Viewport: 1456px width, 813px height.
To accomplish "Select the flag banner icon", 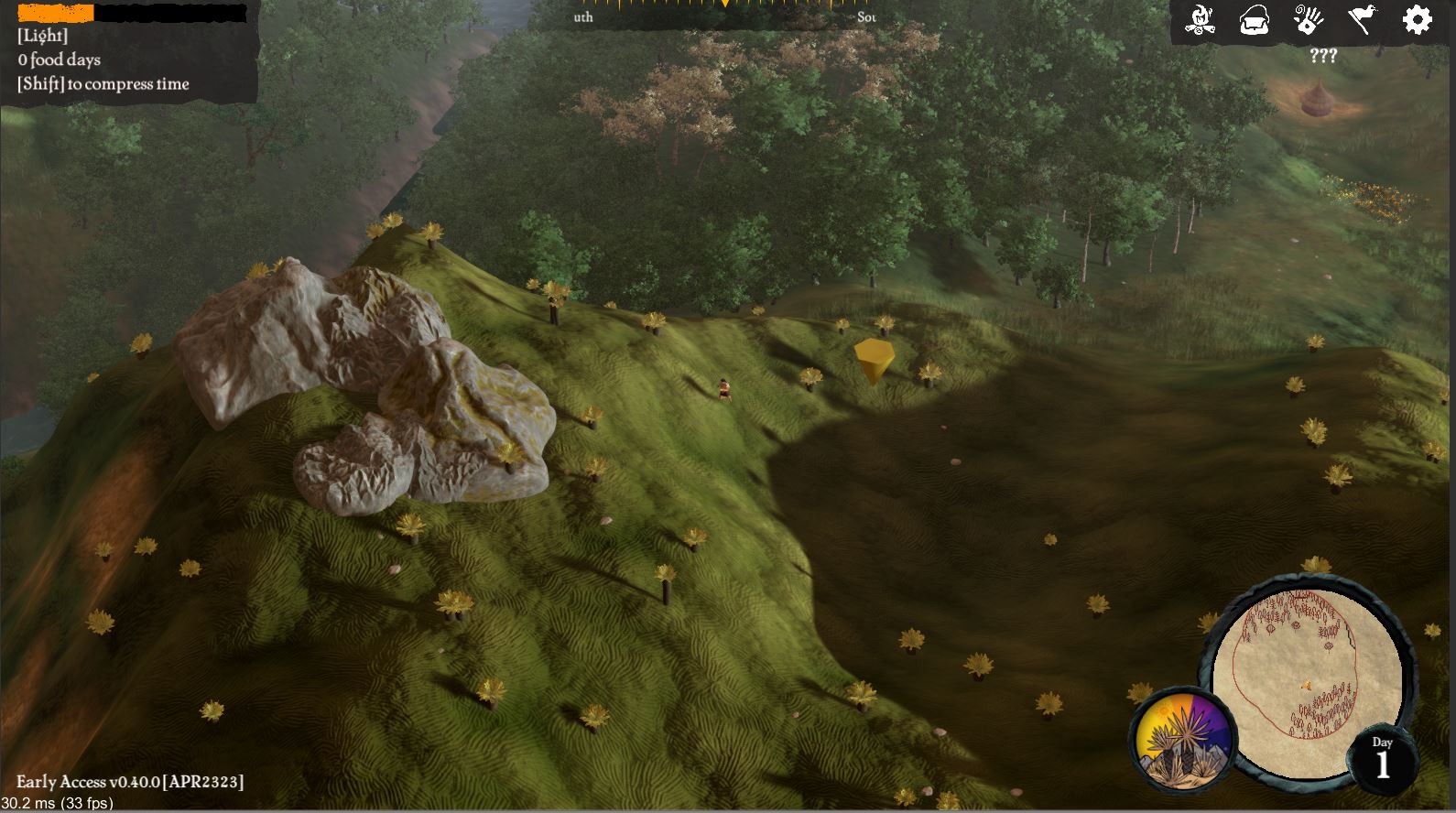I will 1362,20.
